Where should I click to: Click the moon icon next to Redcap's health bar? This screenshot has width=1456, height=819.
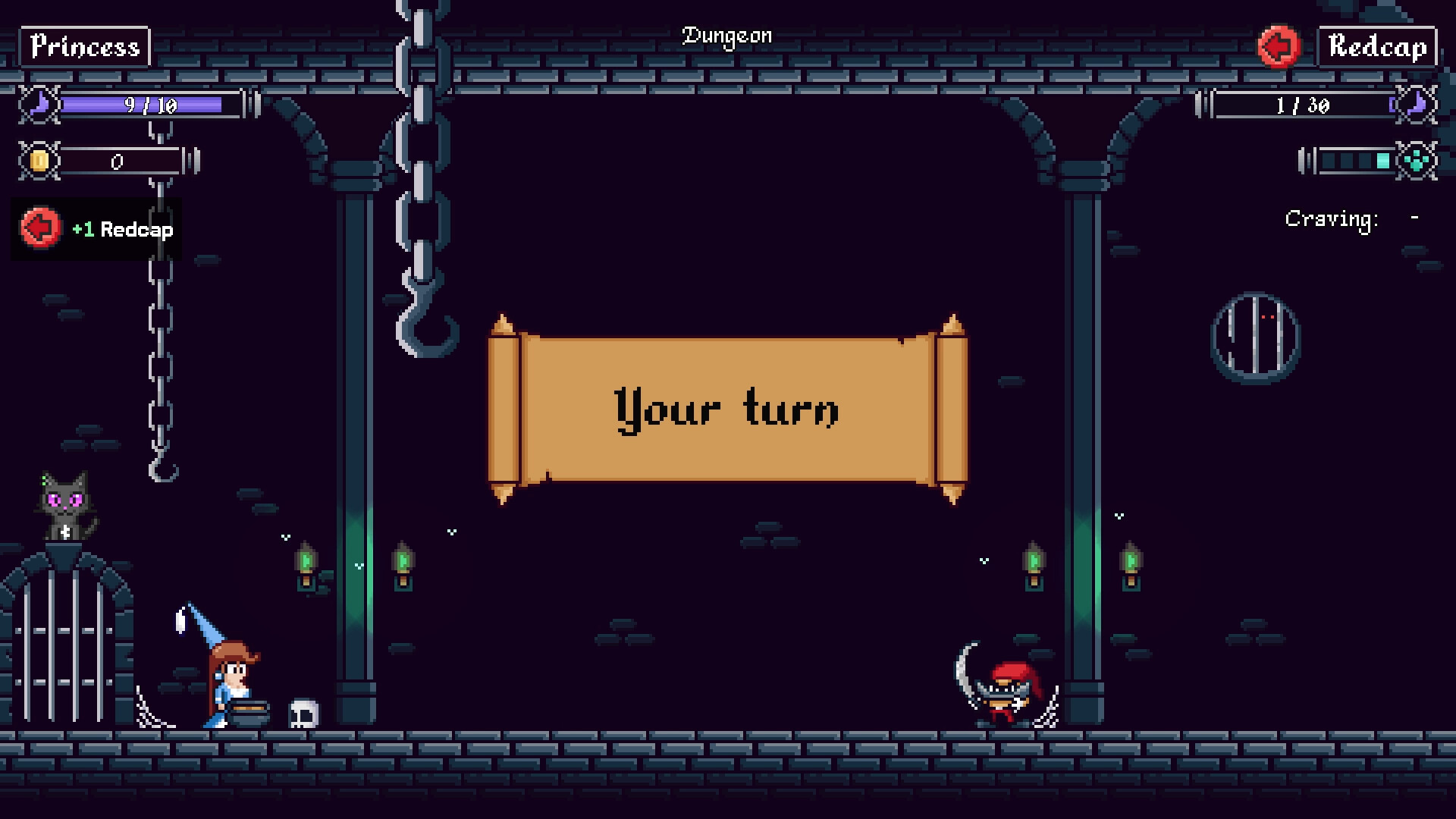1415,105
